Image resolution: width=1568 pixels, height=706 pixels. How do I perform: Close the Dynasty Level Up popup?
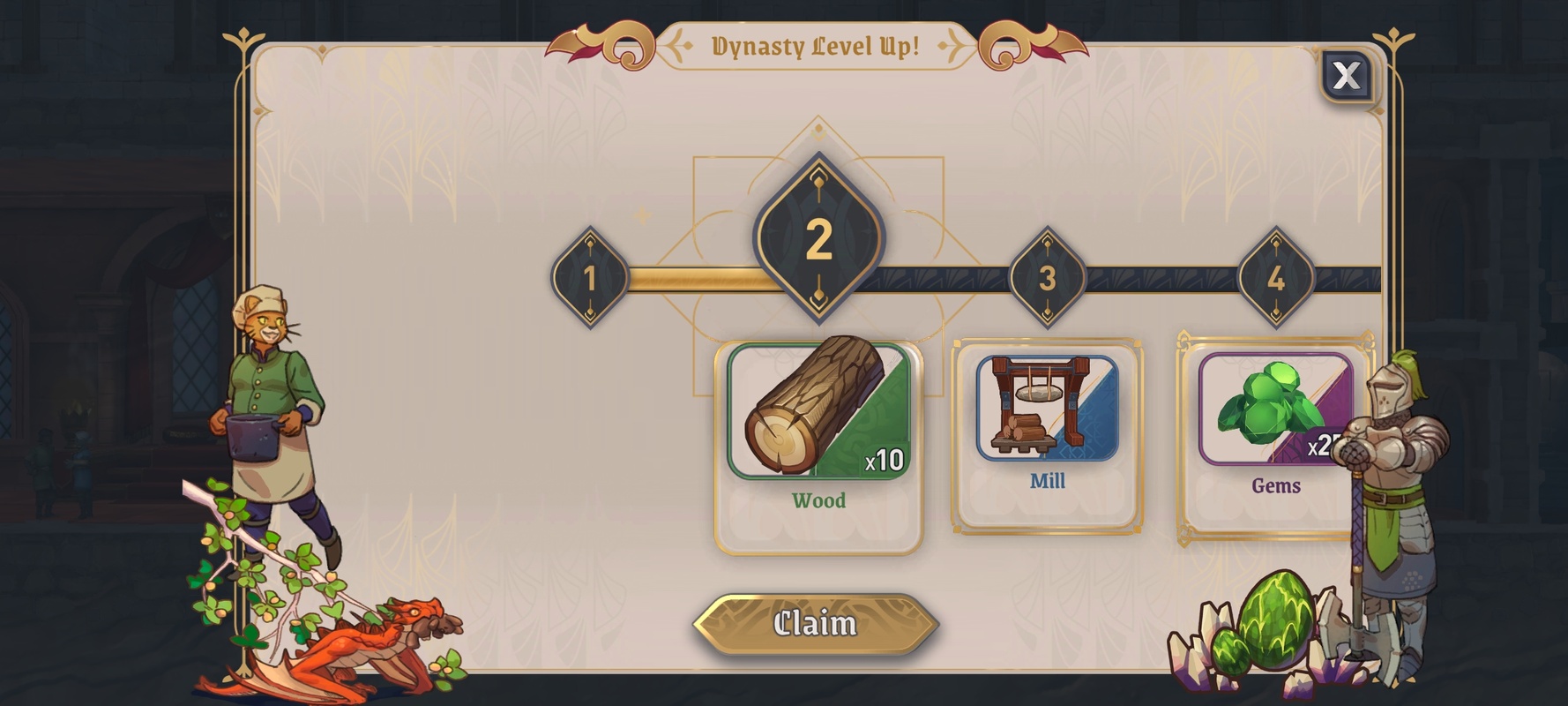click(x=1346, y=76)
